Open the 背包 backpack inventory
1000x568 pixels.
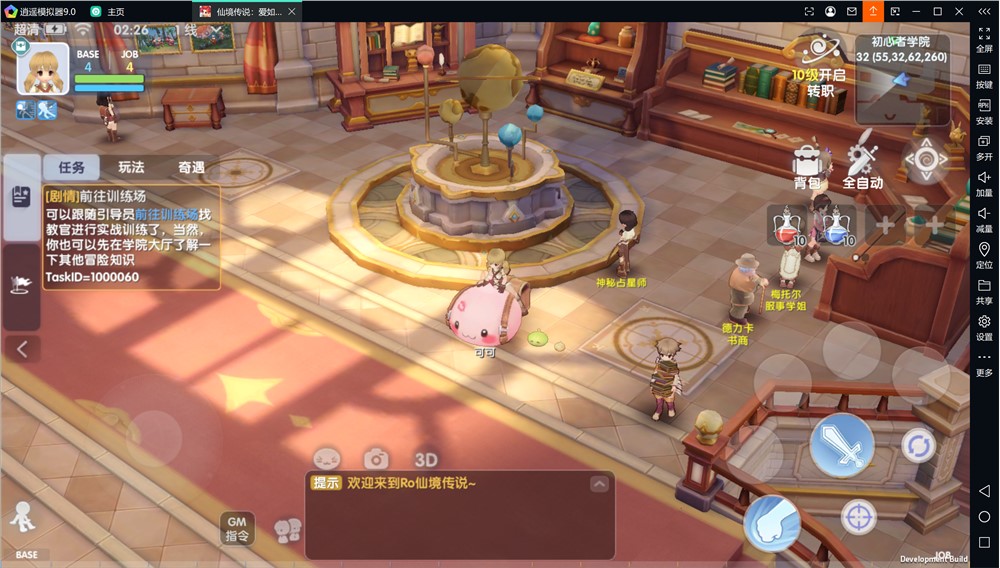click(806, 164)
